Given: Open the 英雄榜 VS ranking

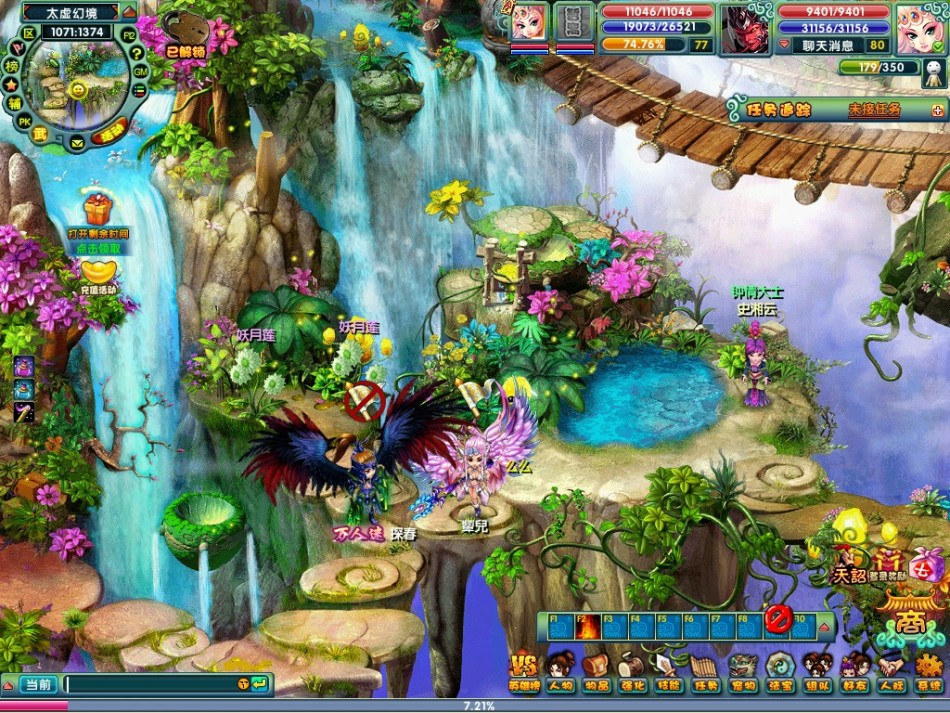Looking at the screenshot, I should 524,668.
